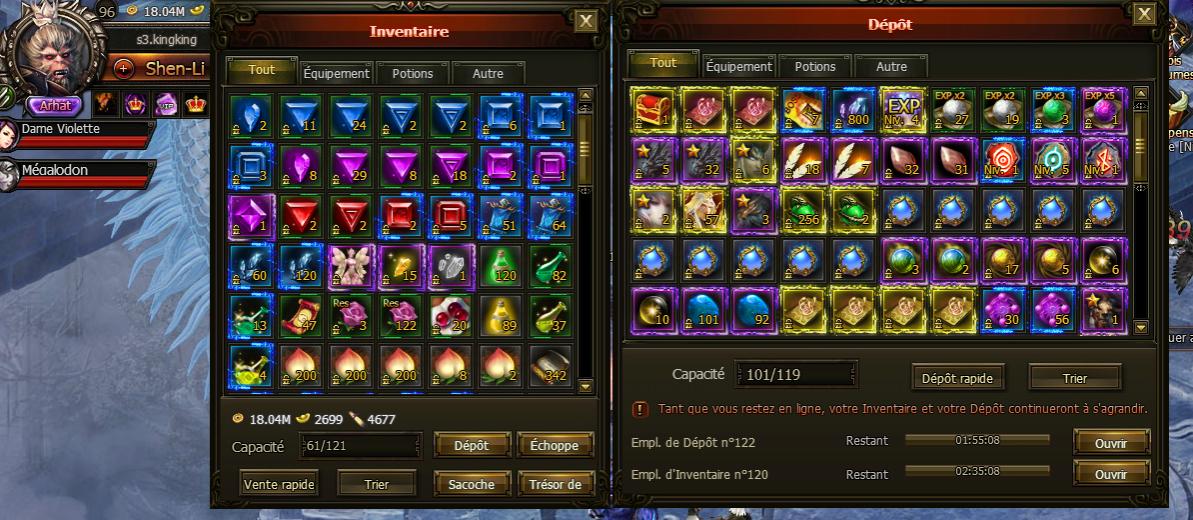
Task: Activate Vente rapide
Action: pos(279,484)
